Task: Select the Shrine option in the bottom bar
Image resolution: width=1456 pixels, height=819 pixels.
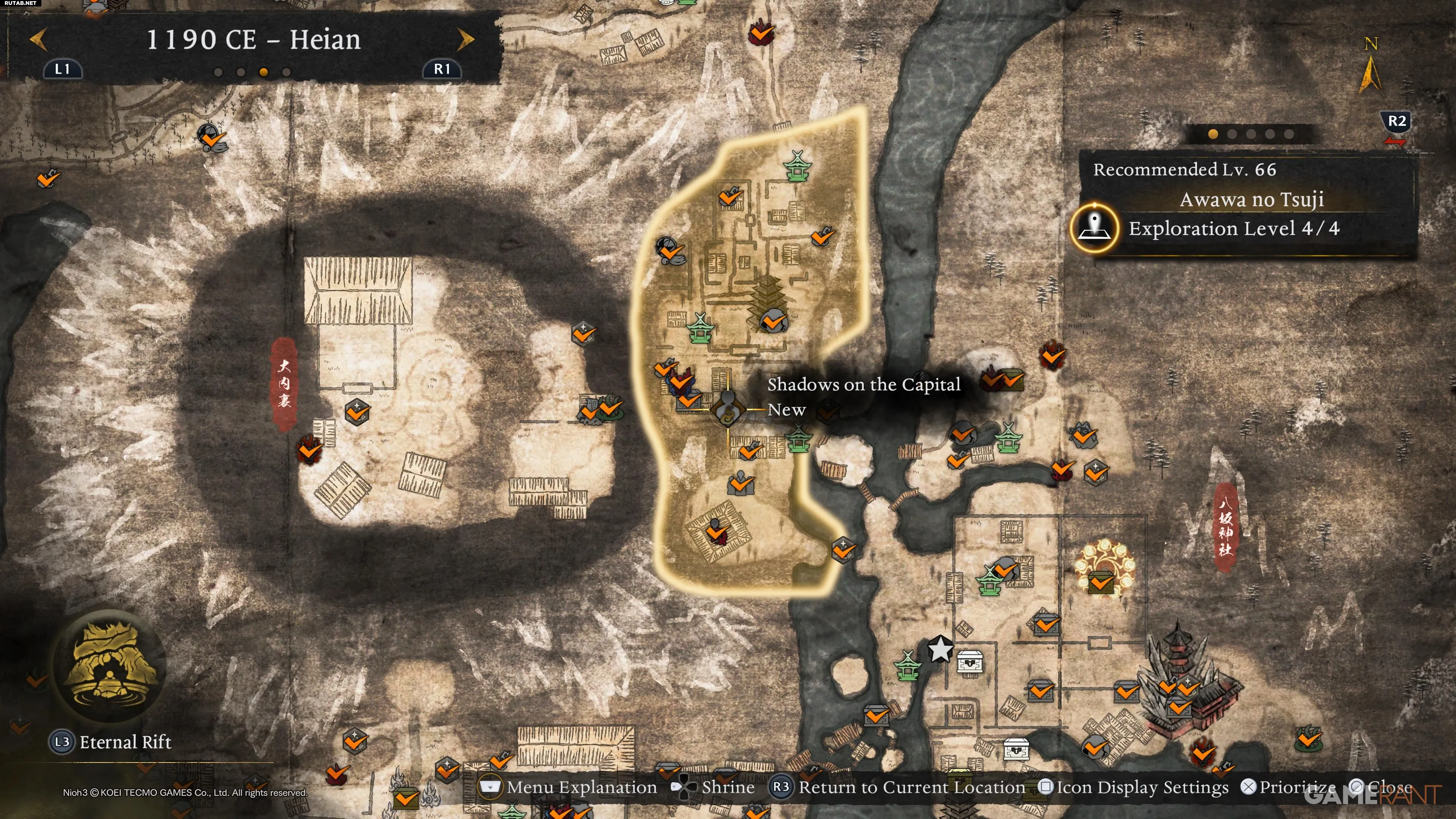Action: point(714,788)
